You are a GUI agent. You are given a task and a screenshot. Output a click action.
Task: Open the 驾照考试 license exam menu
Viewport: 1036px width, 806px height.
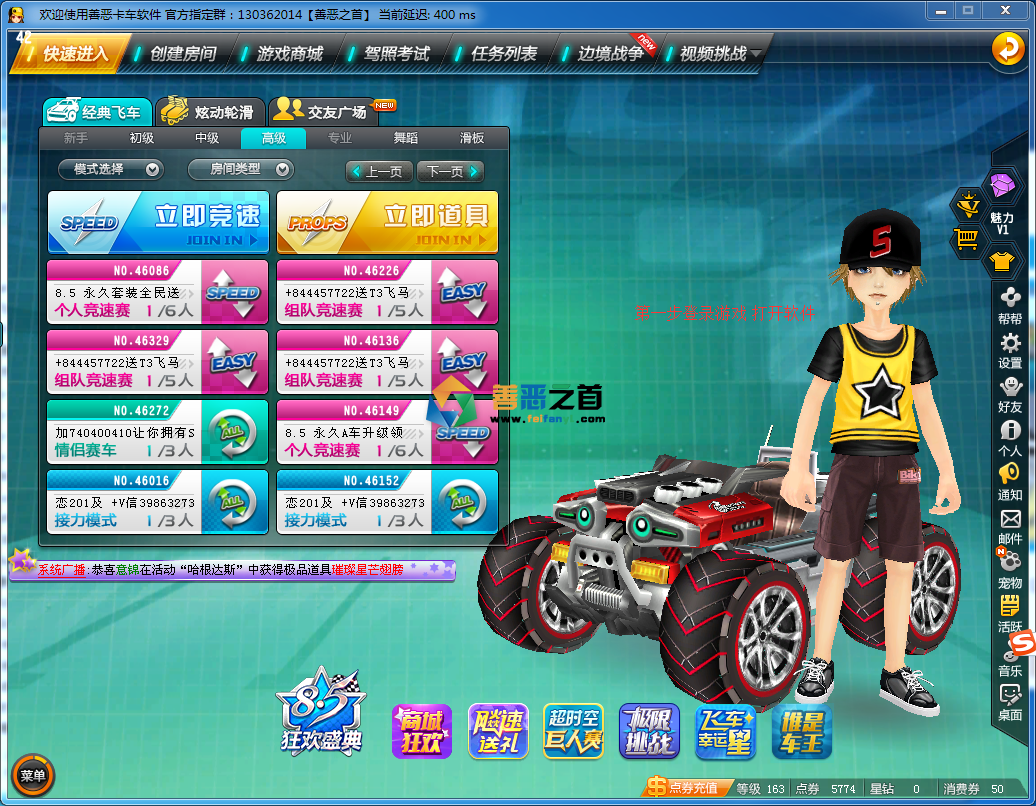point(396,54)
